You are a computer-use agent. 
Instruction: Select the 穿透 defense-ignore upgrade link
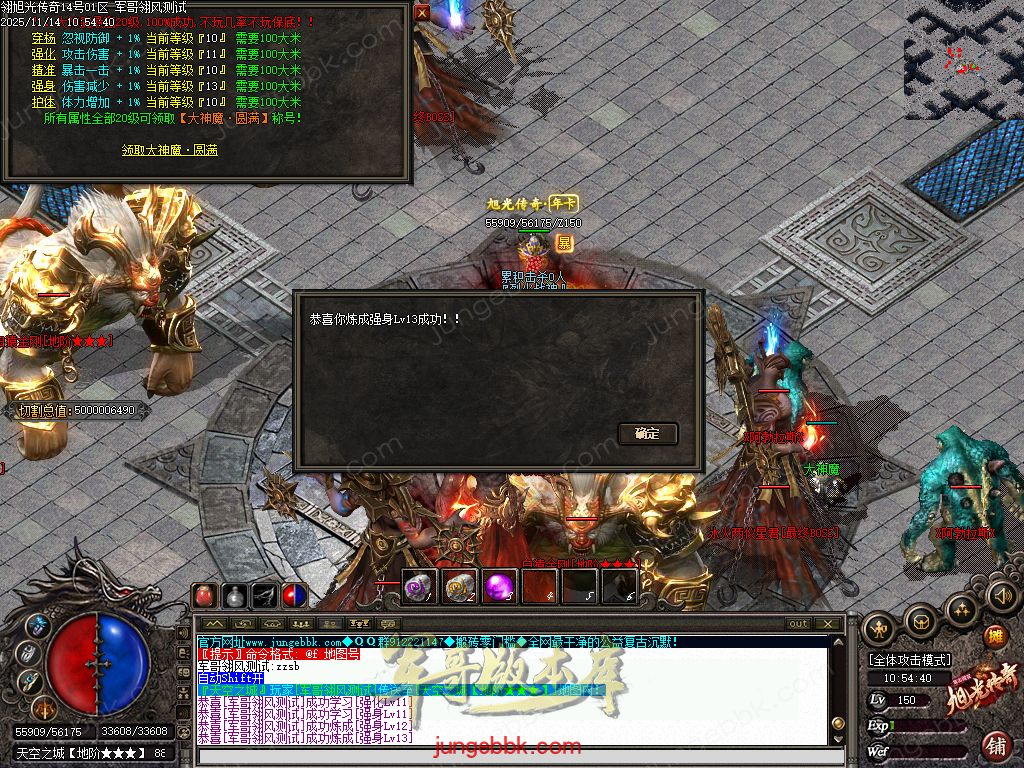[x=43, y=38]
